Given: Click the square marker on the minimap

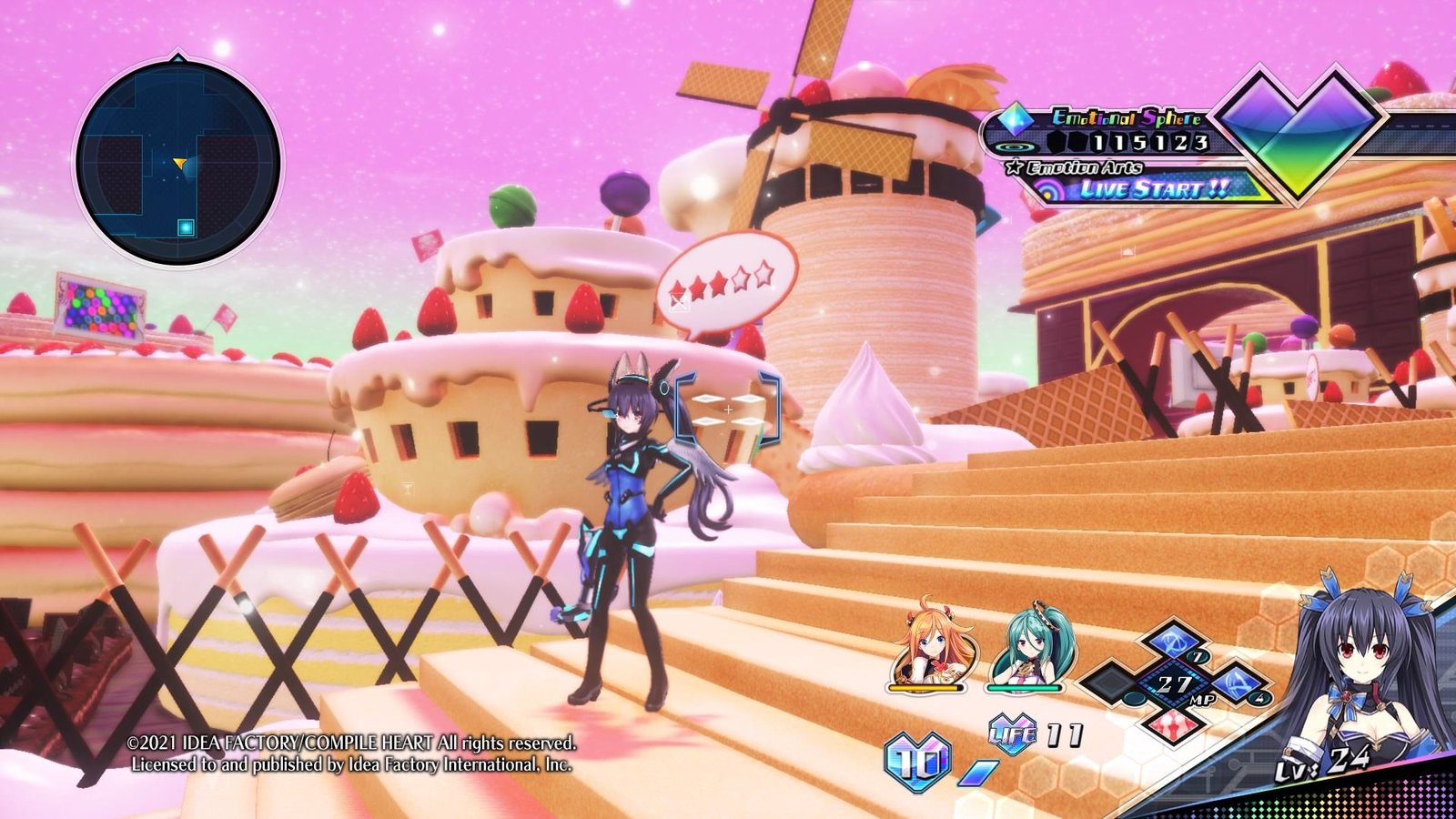Looking at the screenshot, I should tap(186, 227).
